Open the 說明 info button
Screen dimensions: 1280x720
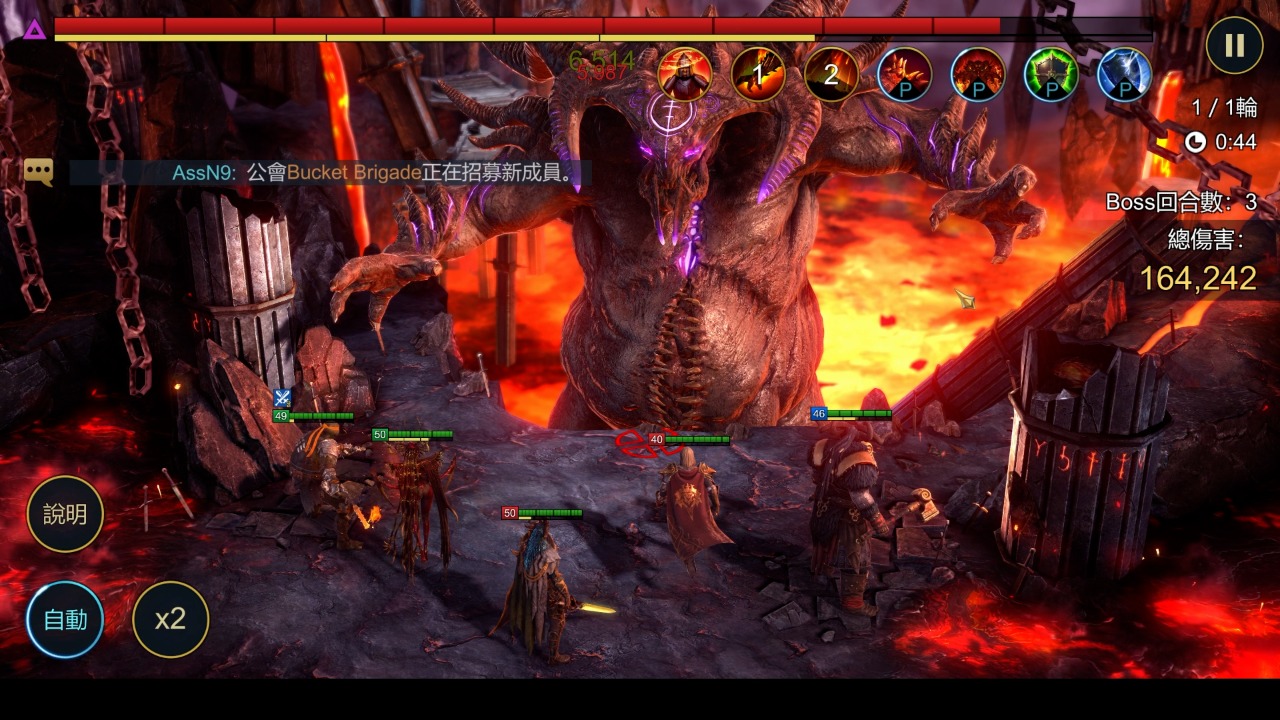pyautogui.click(x=65, y=515)
